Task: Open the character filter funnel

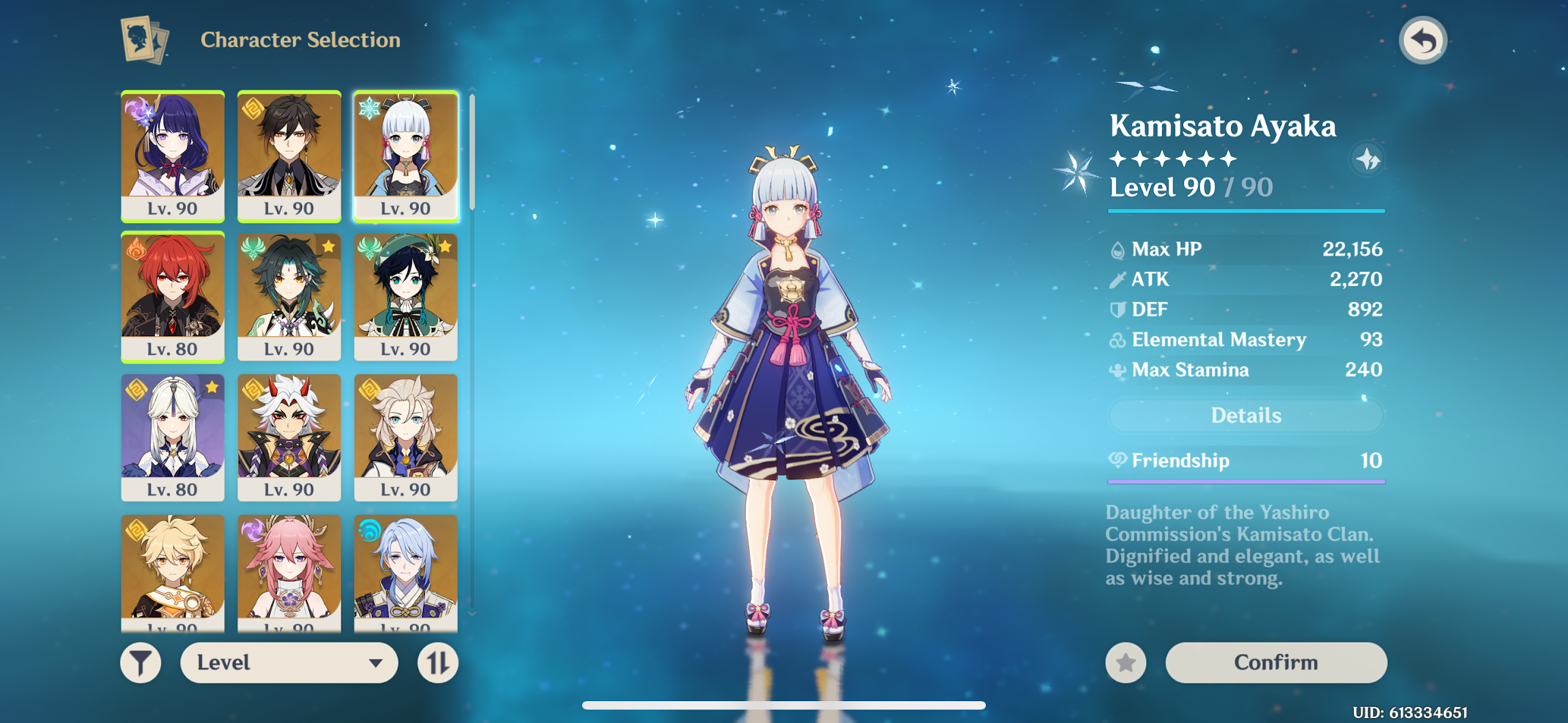Action: tap(141, 662)
